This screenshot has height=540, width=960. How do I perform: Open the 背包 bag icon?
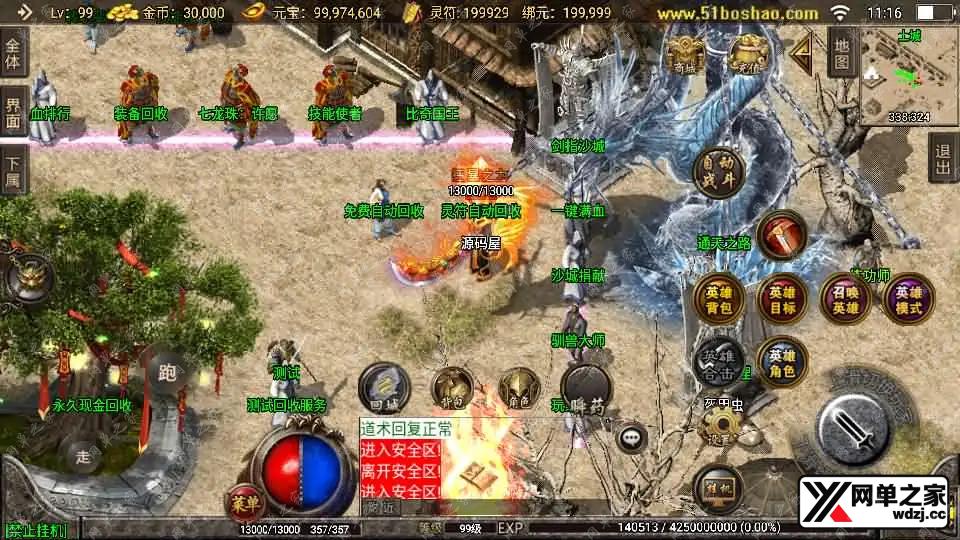pyautogui.click(x=452, y=389)
